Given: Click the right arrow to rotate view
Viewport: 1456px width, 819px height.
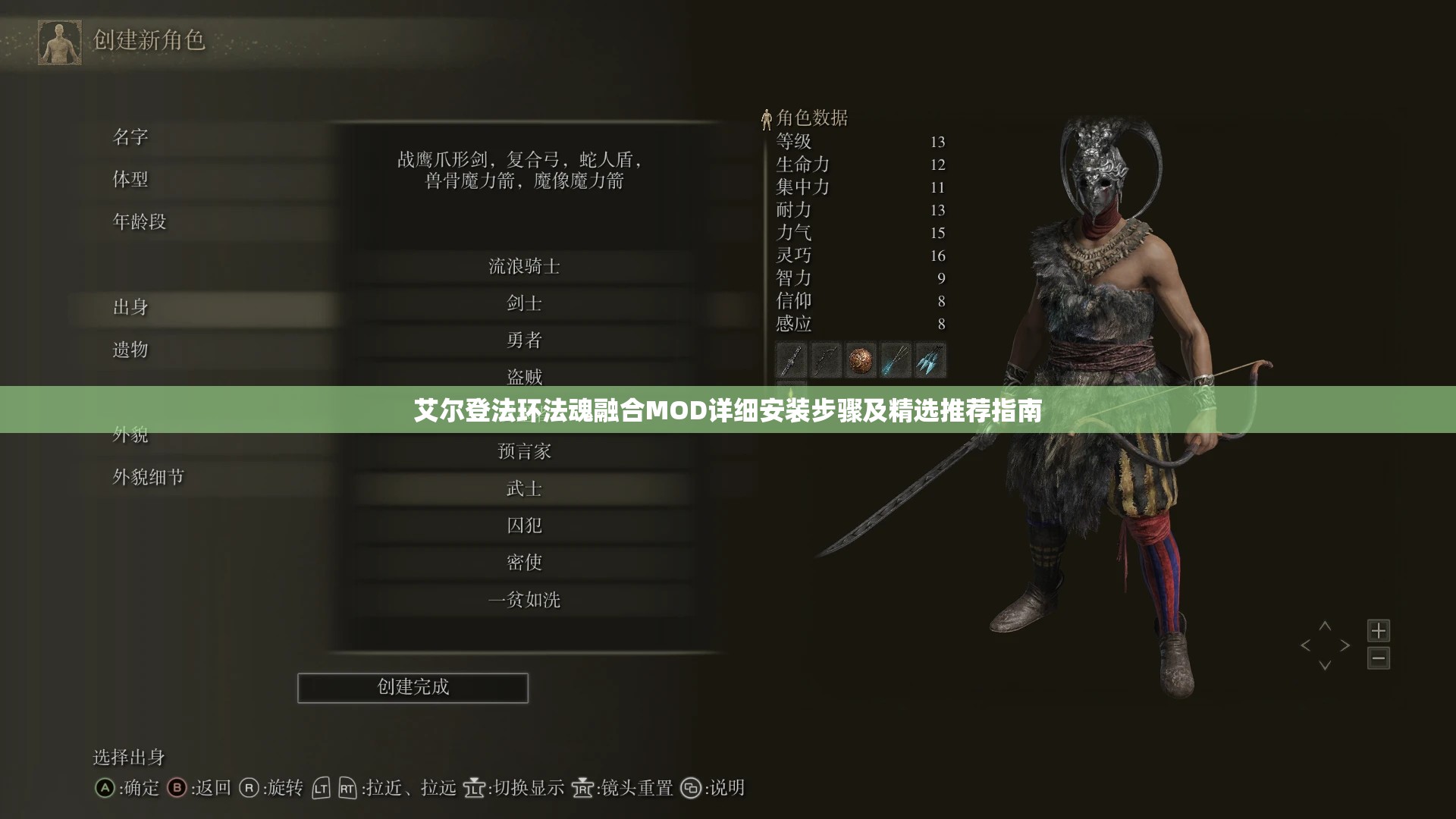Looking at the screenshot, I should point(1345,645).
